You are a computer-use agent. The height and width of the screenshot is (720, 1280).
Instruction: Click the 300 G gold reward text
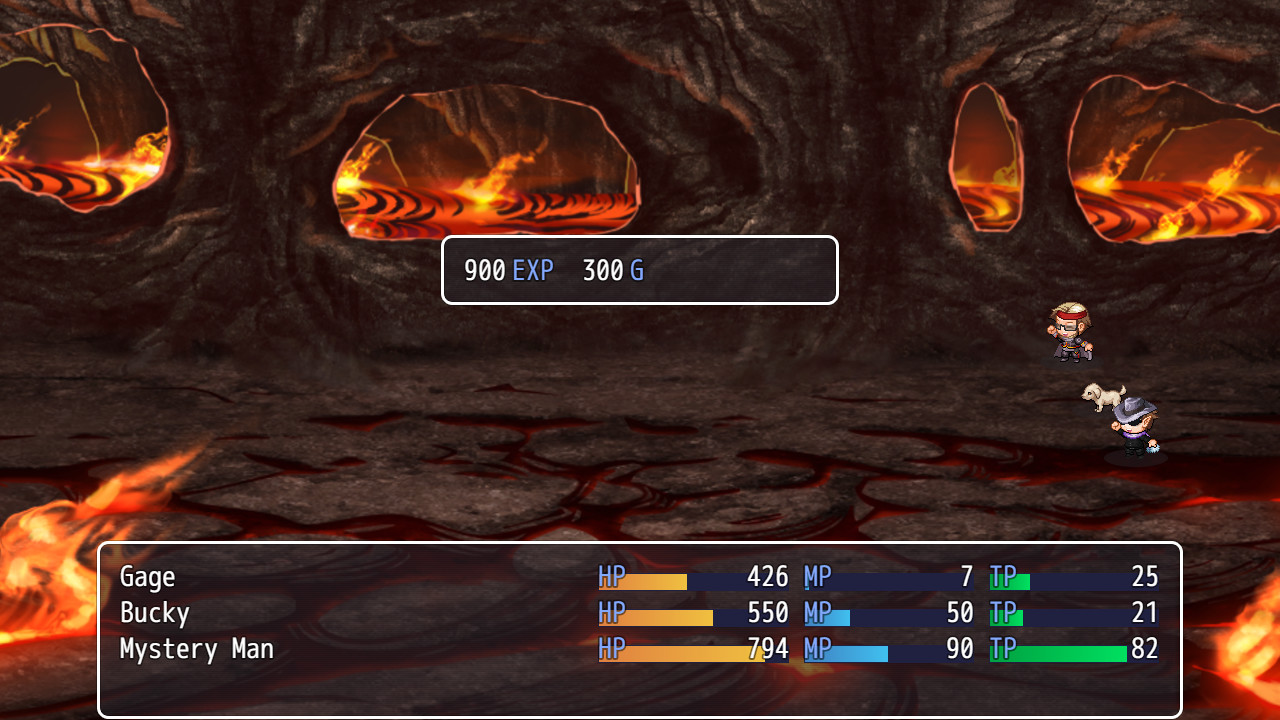click(x=612, y=270)
